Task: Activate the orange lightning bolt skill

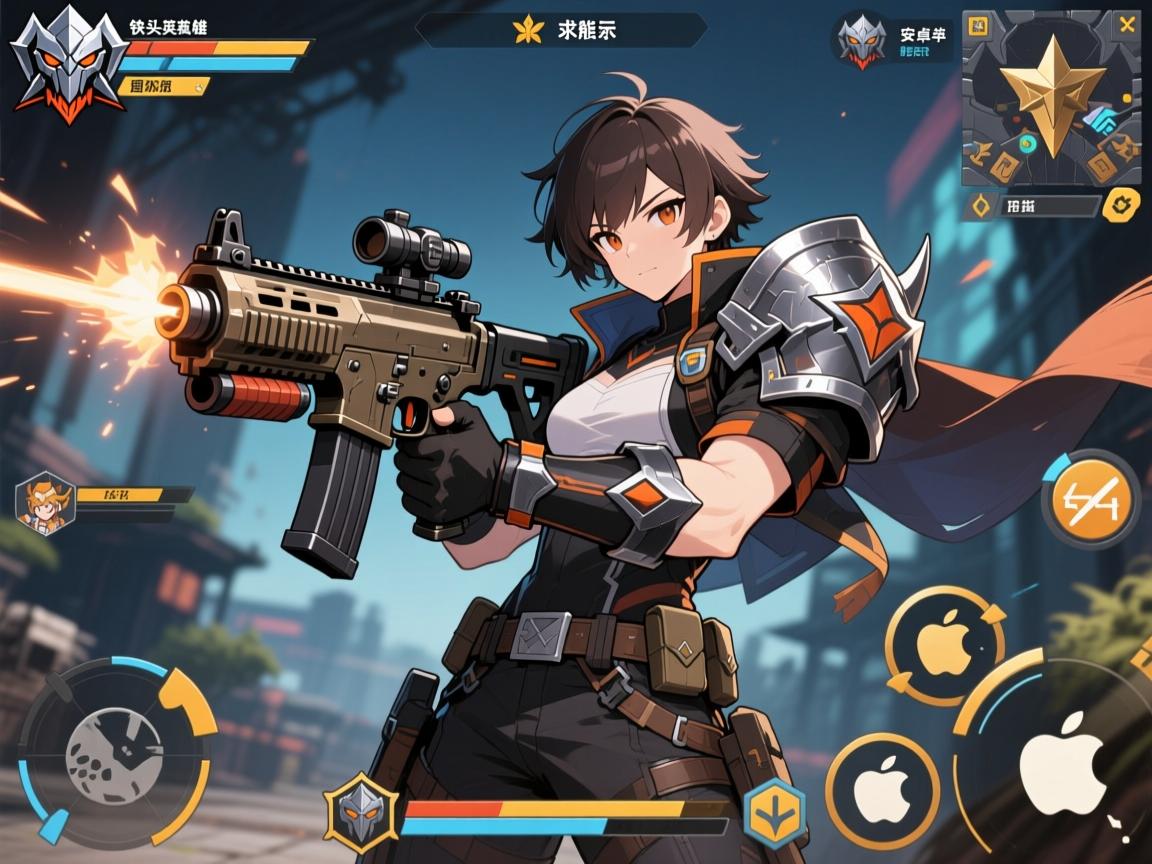Action: pyautogui.click(x=1090, y=498)
